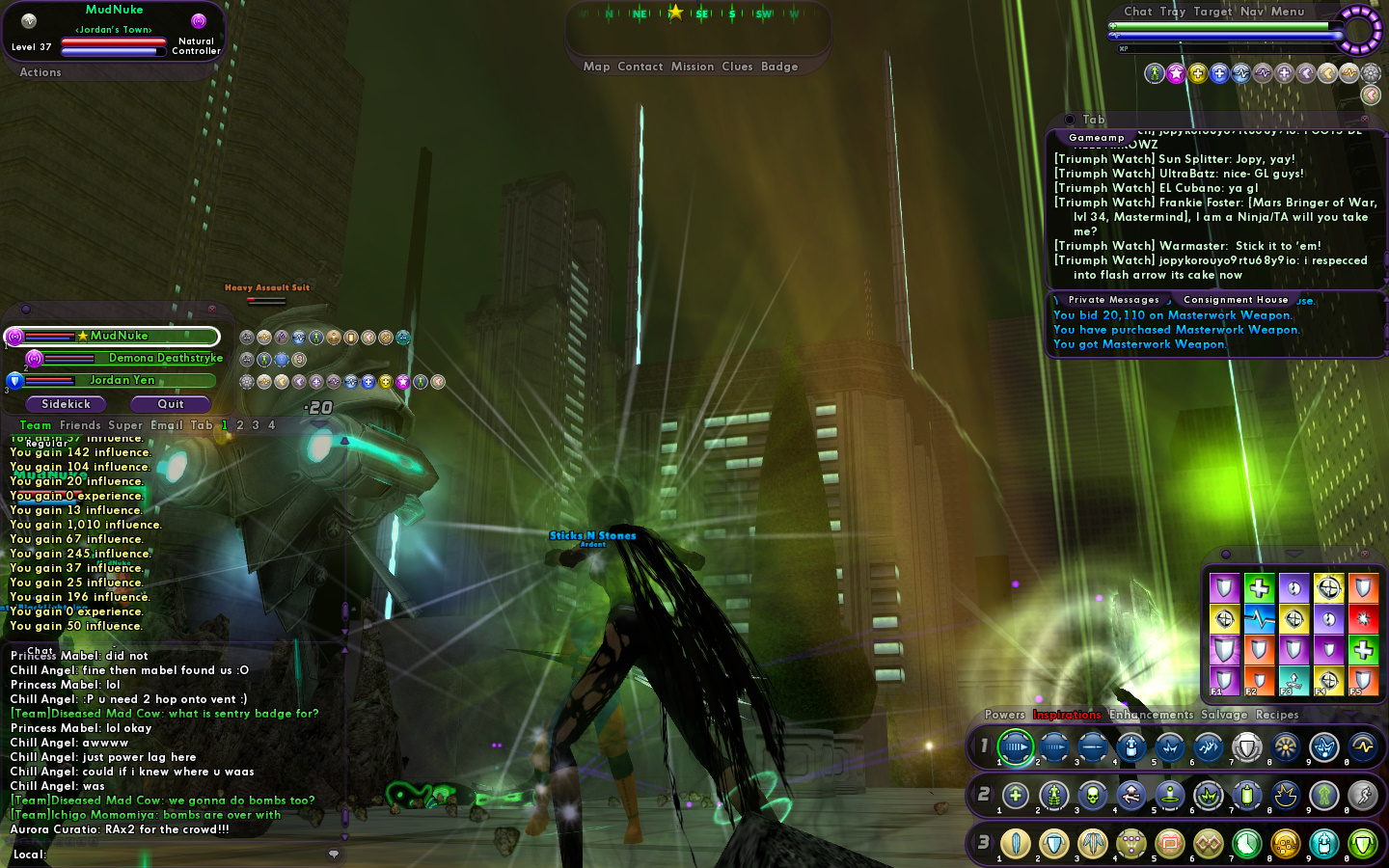Select teammate Jordan Yen
1389x868 pixels.
123,380
